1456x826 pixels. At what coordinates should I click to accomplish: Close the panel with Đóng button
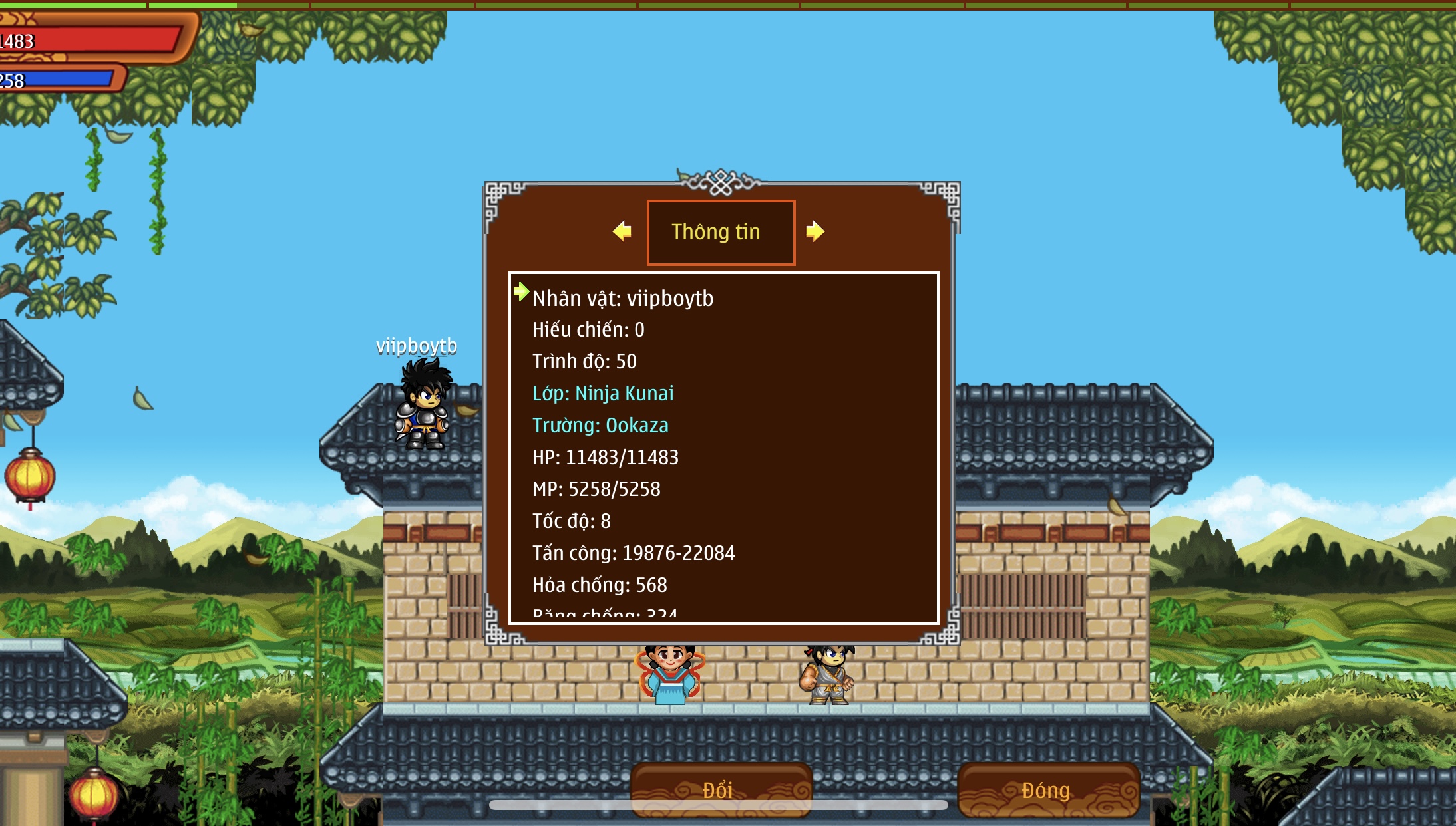pos(1047,789)
